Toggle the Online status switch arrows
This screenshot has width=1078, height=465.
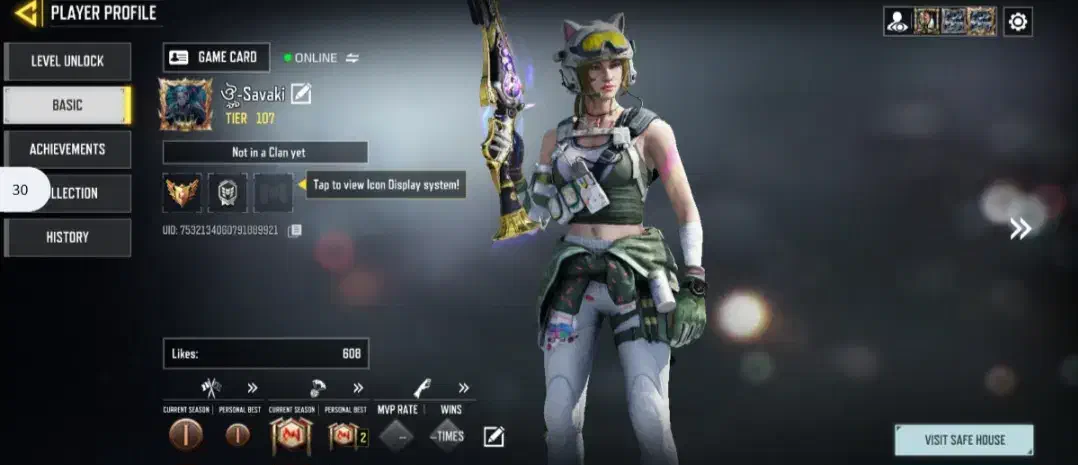point(352,58)
